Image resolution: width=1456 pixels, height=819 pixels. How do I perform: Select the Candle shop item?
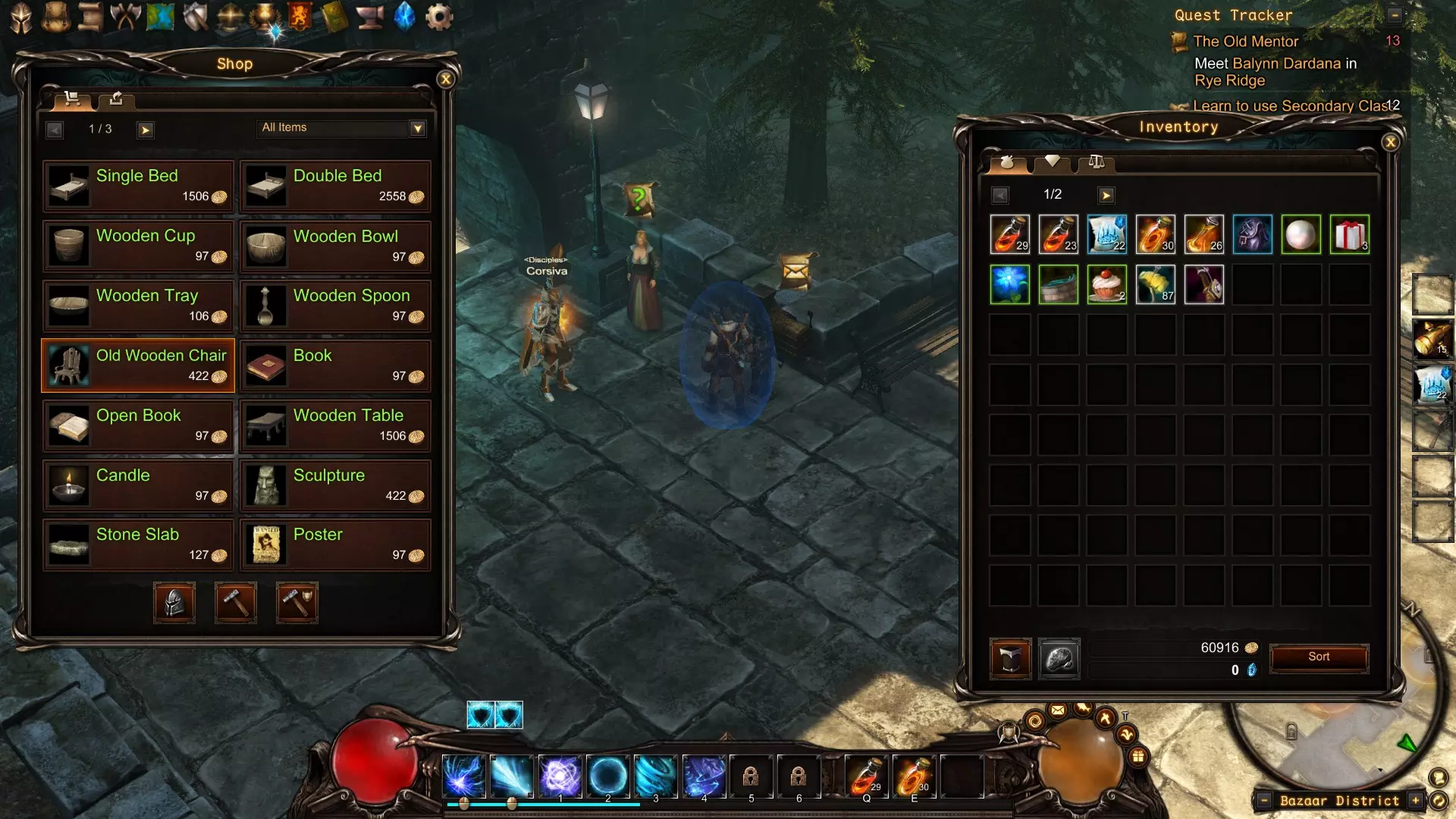(x=138, y=485)
